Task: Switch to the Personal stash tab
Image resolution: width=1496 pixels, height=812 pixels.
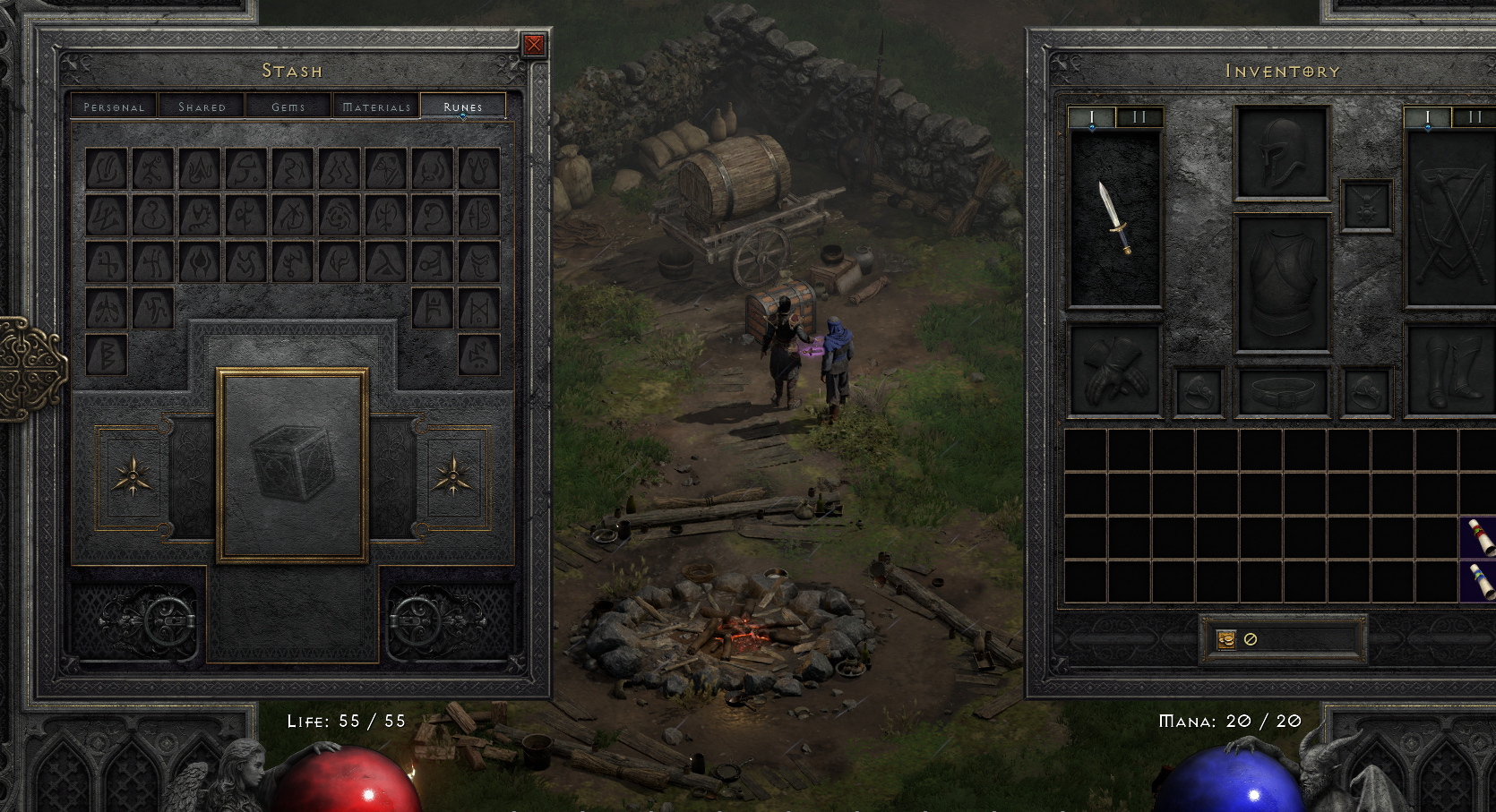Action: pos(114,107)
